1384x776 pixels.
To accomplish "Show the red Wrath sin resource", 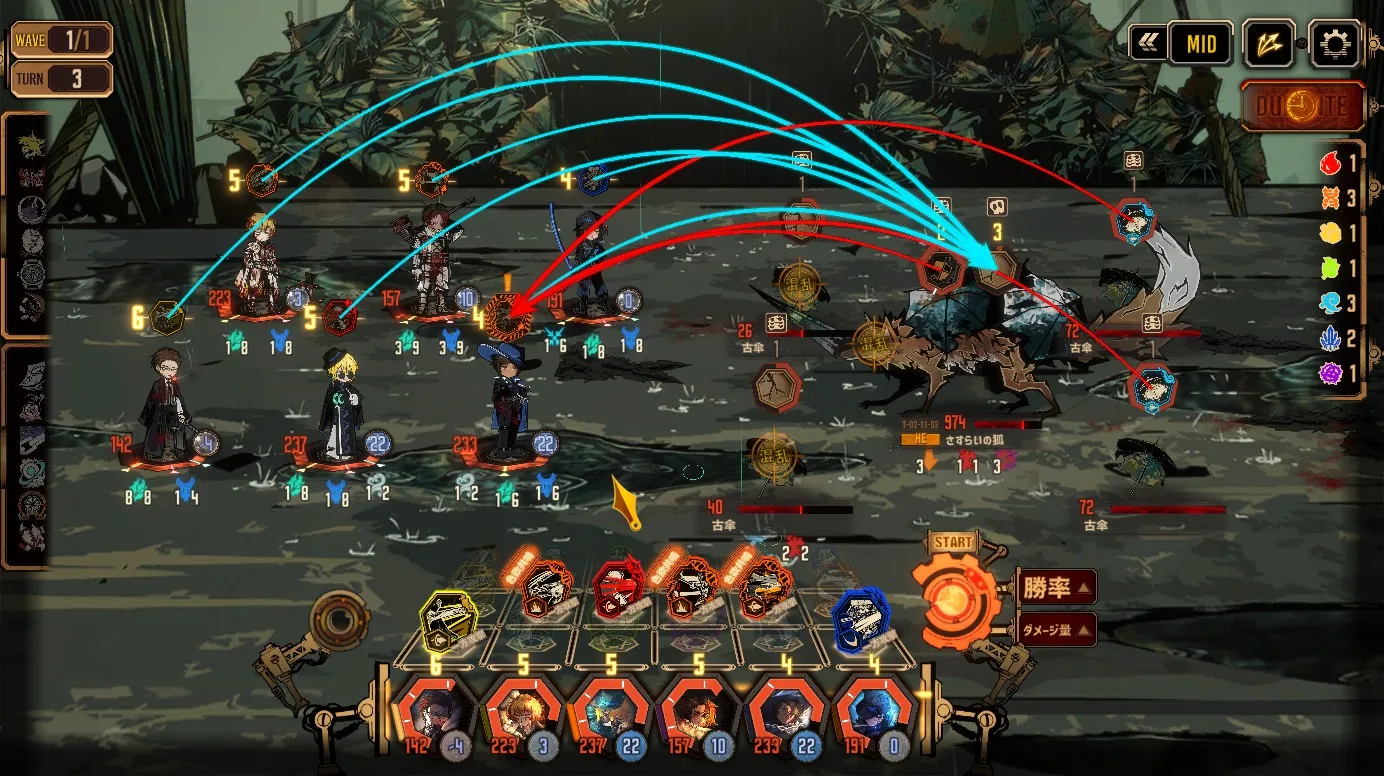I will coord(1330,163).
